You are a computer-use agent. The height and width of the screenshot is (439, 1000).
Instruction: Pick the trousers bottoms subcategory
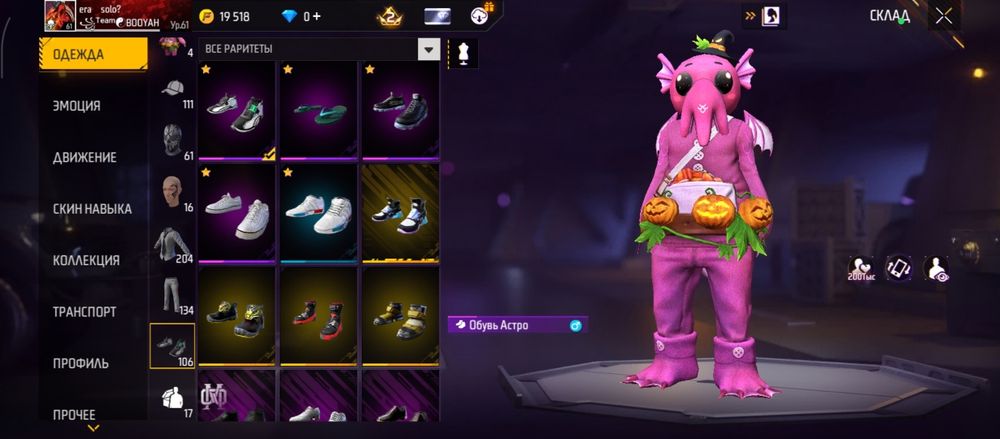click(172, 294)
